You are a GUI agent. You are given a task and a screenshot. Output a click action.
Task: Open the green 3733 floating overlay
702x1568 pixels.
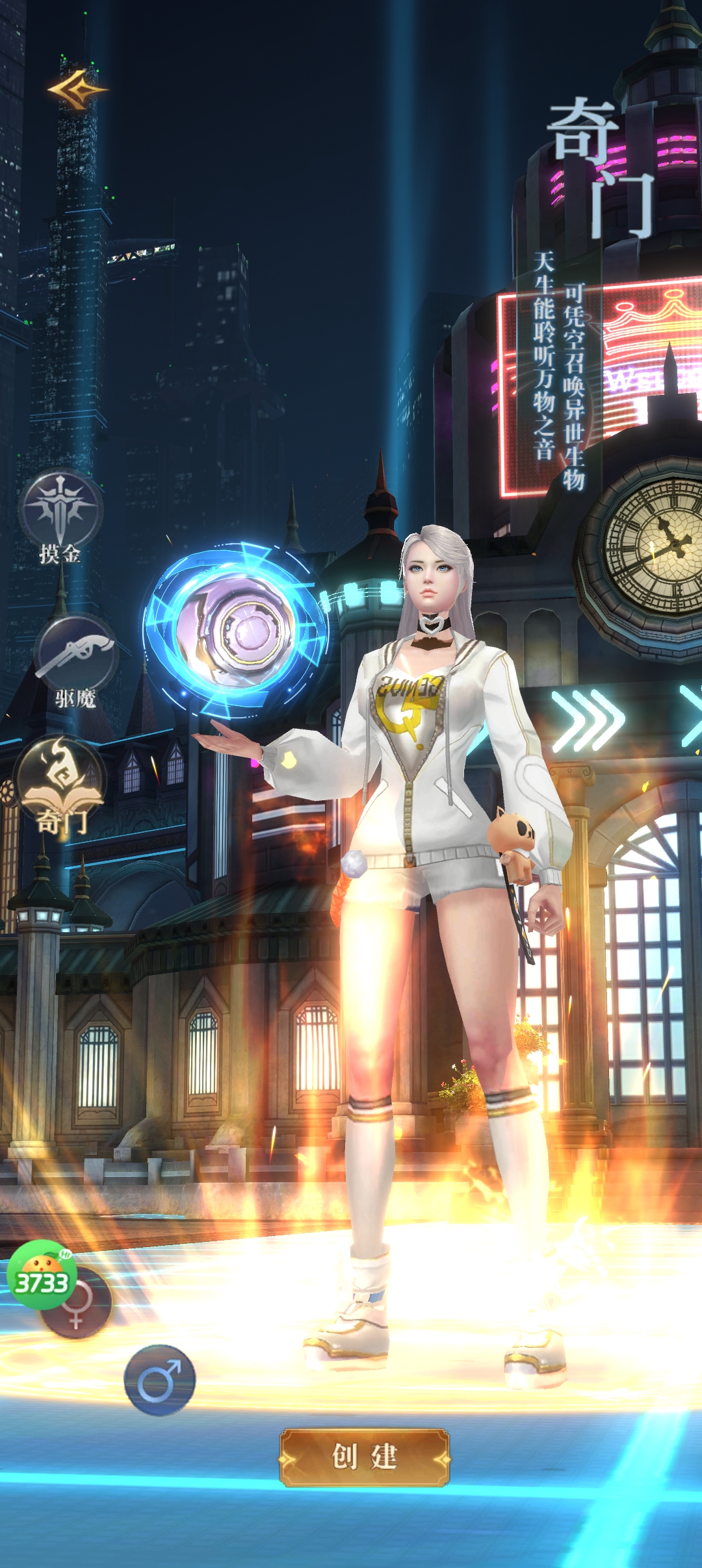coord(40,1276)
